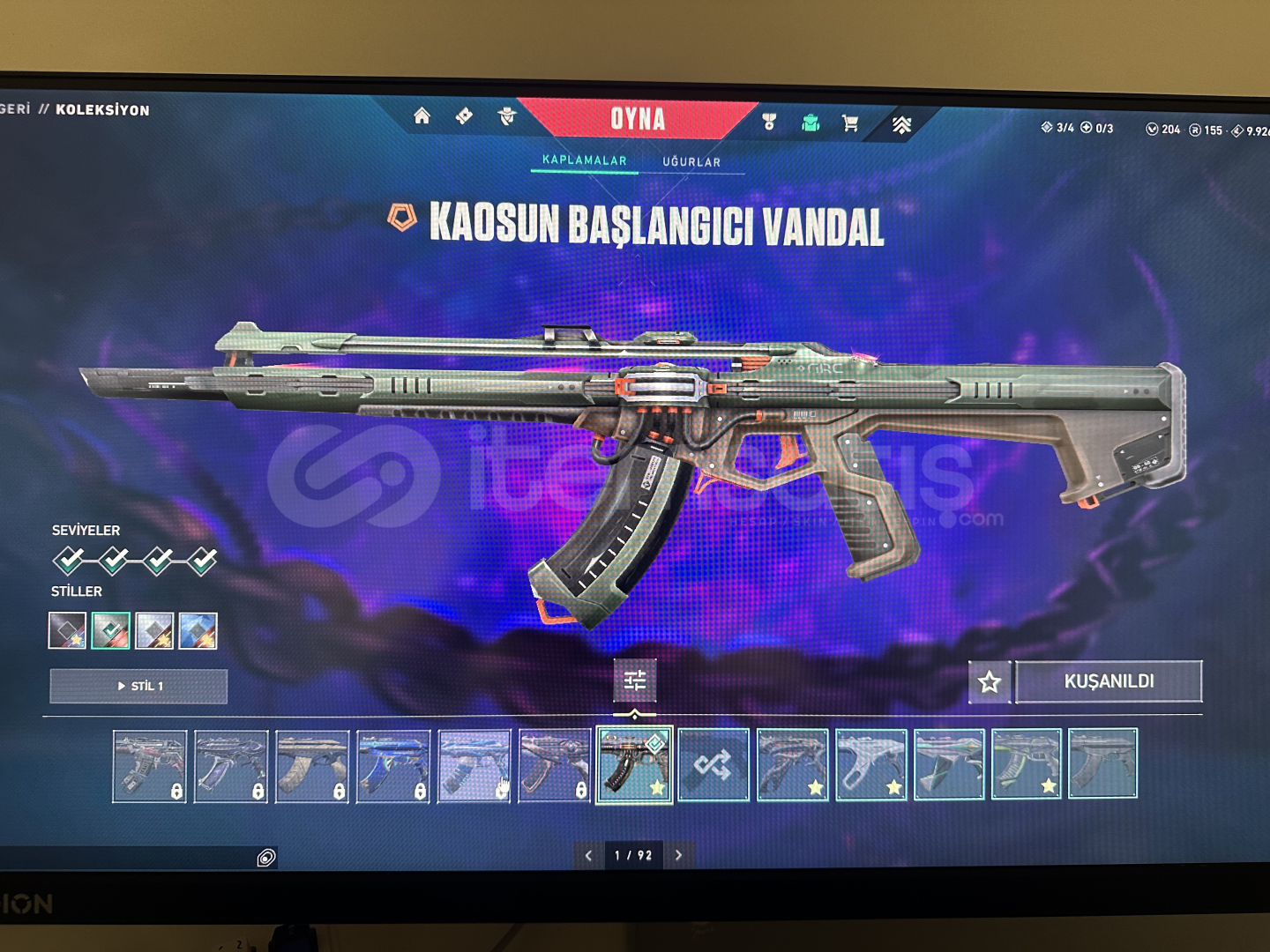Click the Valorant Points currency icon
The width and height of the screenshot is (1270, 952).
tap(1154, 129)
